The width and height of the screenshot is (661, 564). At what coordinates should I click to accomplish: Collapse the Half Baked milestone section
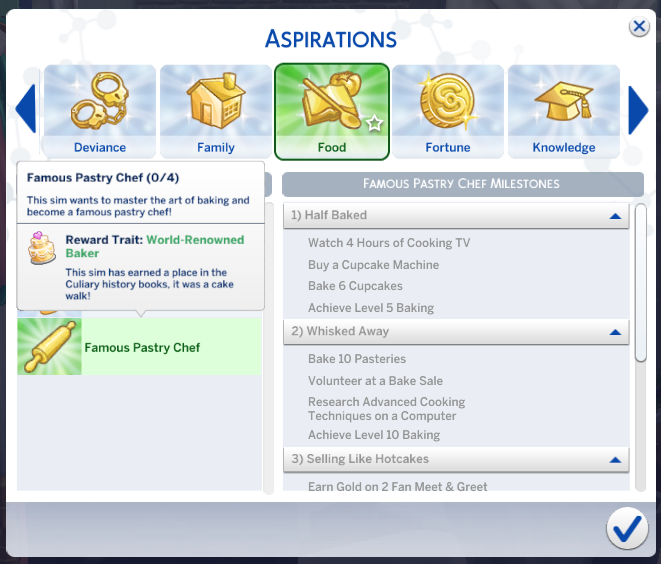[x=615, y=215]
